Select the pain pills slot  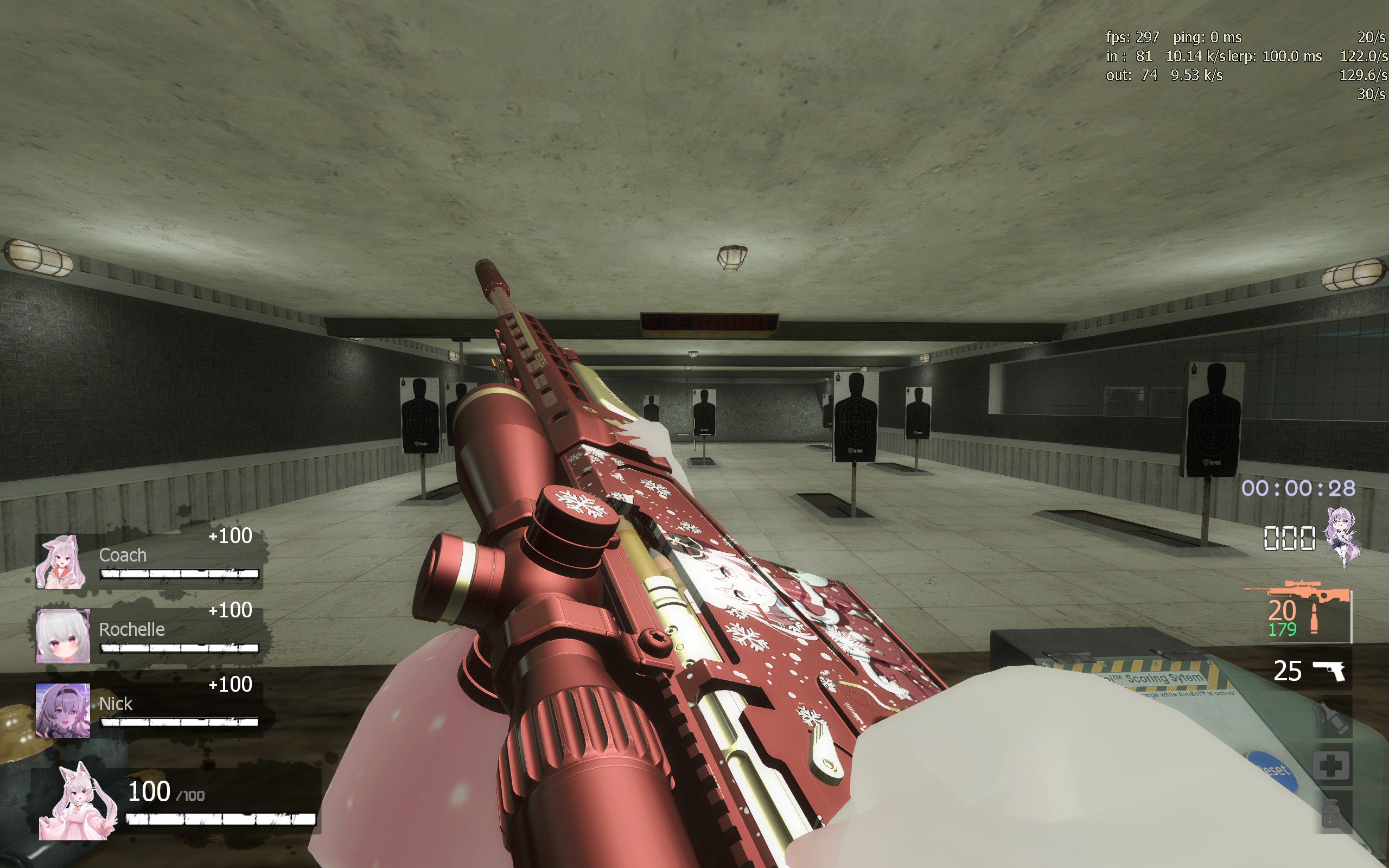pos(1331,813)
